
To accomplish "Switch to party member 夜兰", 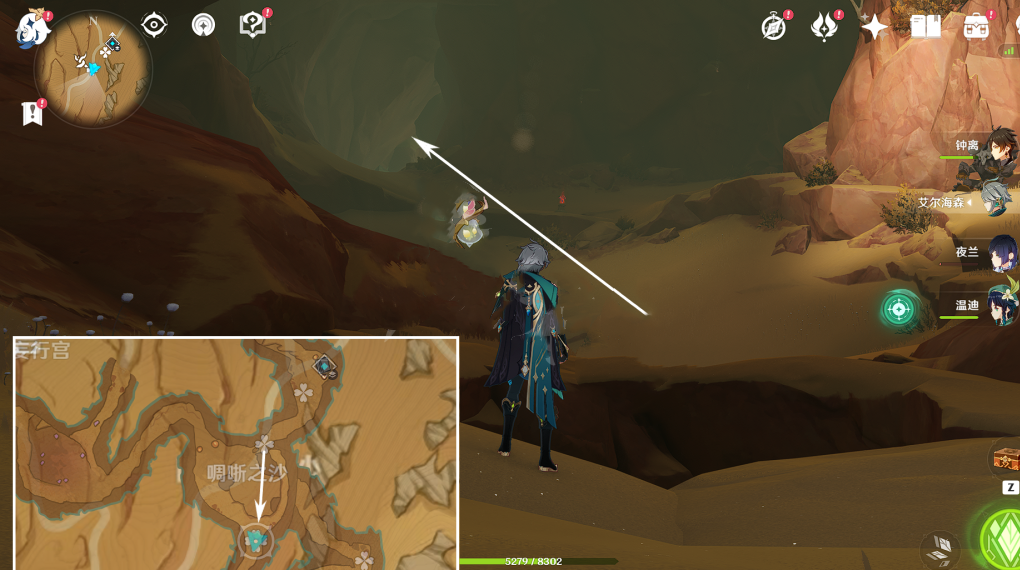I will [x=998, y=253].
